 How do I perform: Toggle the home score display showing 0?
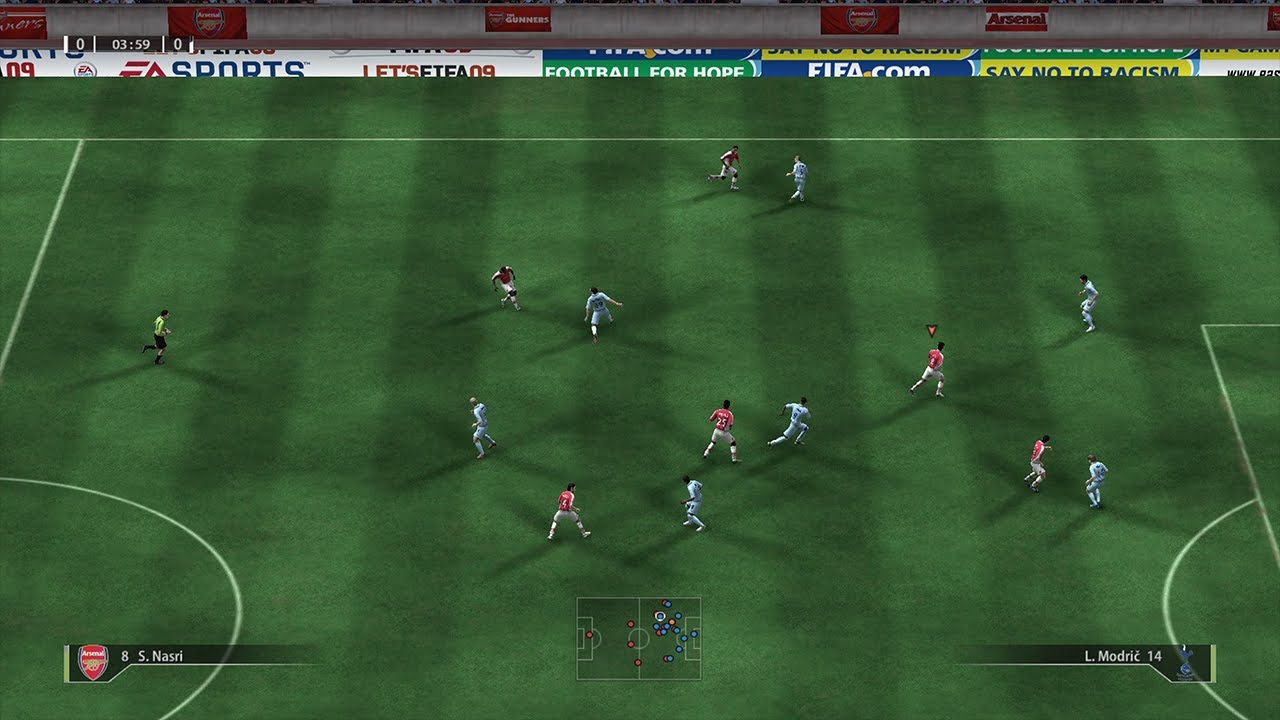pyautogui.click(x=80, y=44)
